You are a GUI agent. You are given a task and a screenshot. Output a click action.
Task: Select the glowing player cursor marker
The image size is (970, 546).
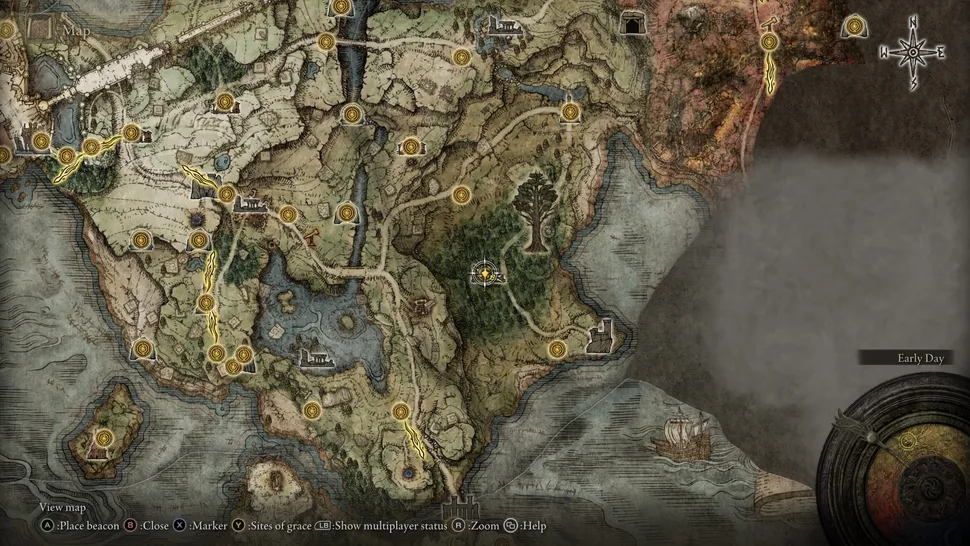point(486,271)
